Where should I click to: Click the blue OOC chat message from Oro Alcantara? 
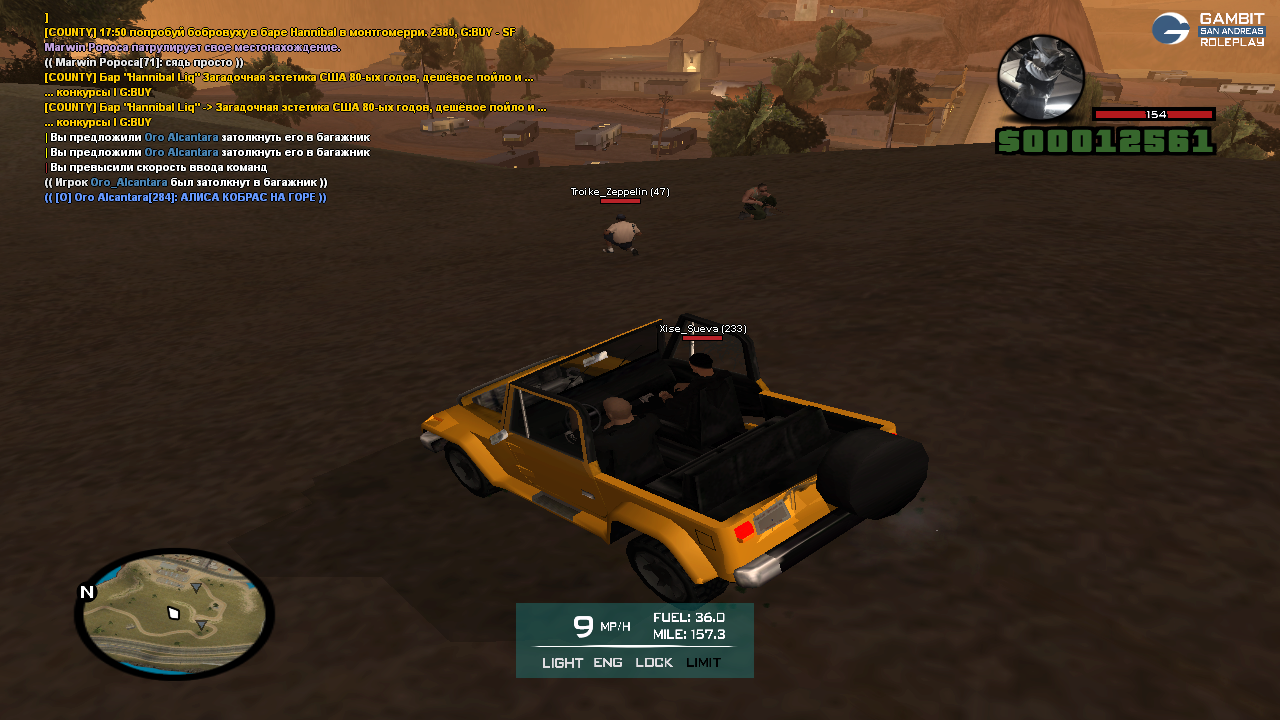[x=186, y=197]
